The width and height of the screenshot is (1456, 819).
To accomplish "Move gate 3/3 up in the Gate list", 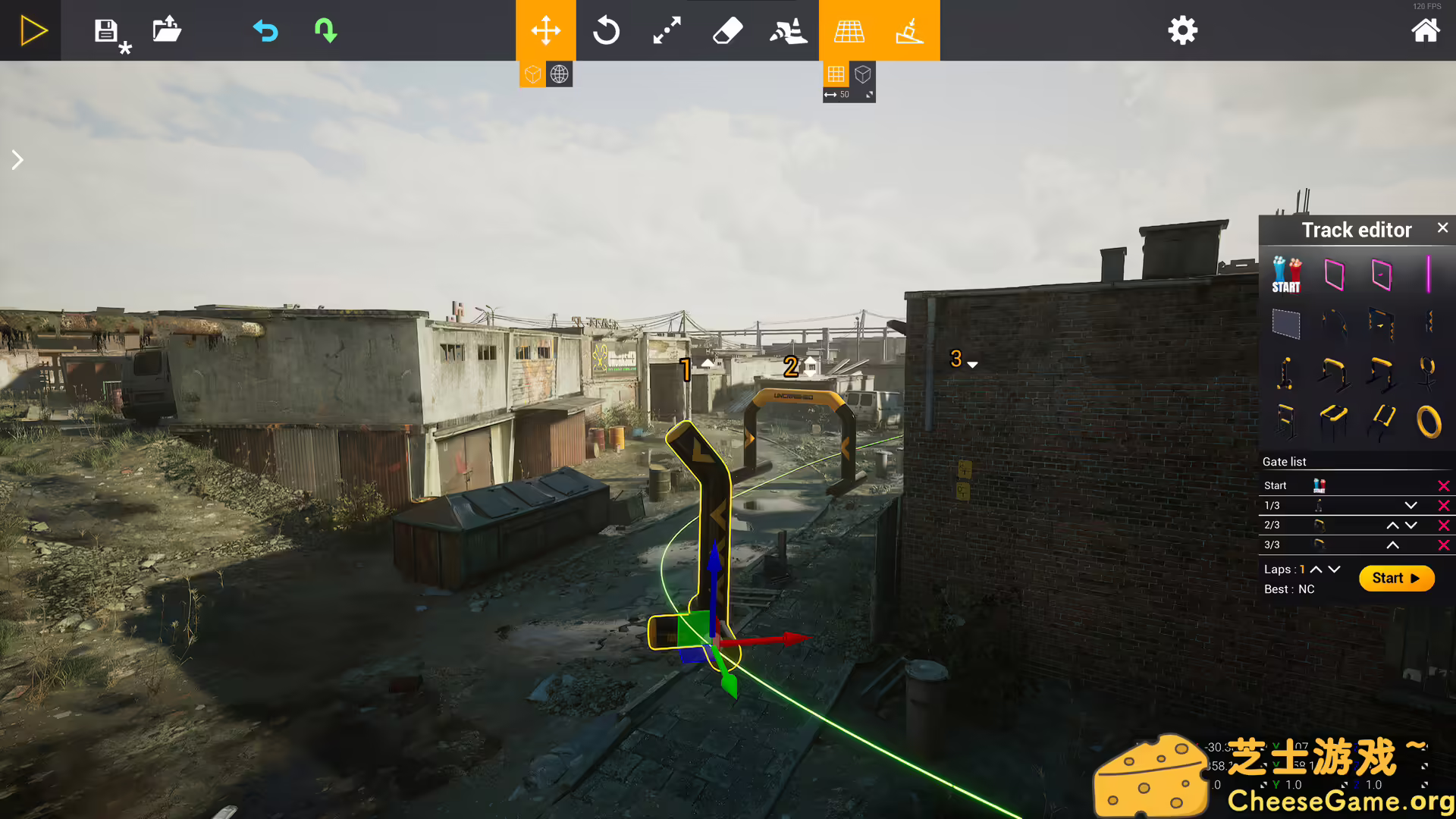I will pyautogui.click(x=1392, y=544).
